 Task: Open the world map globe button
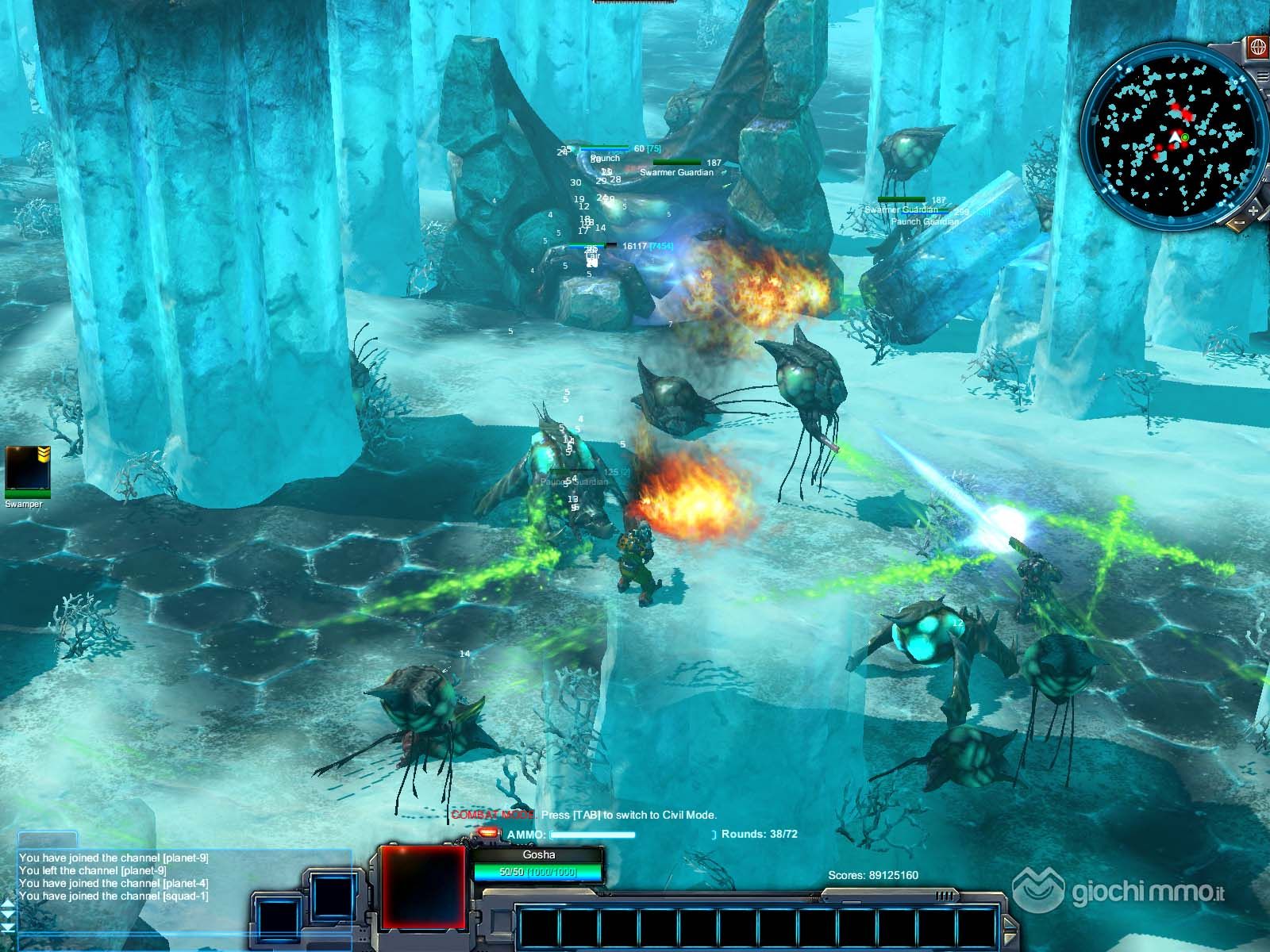pos(1257,47)
